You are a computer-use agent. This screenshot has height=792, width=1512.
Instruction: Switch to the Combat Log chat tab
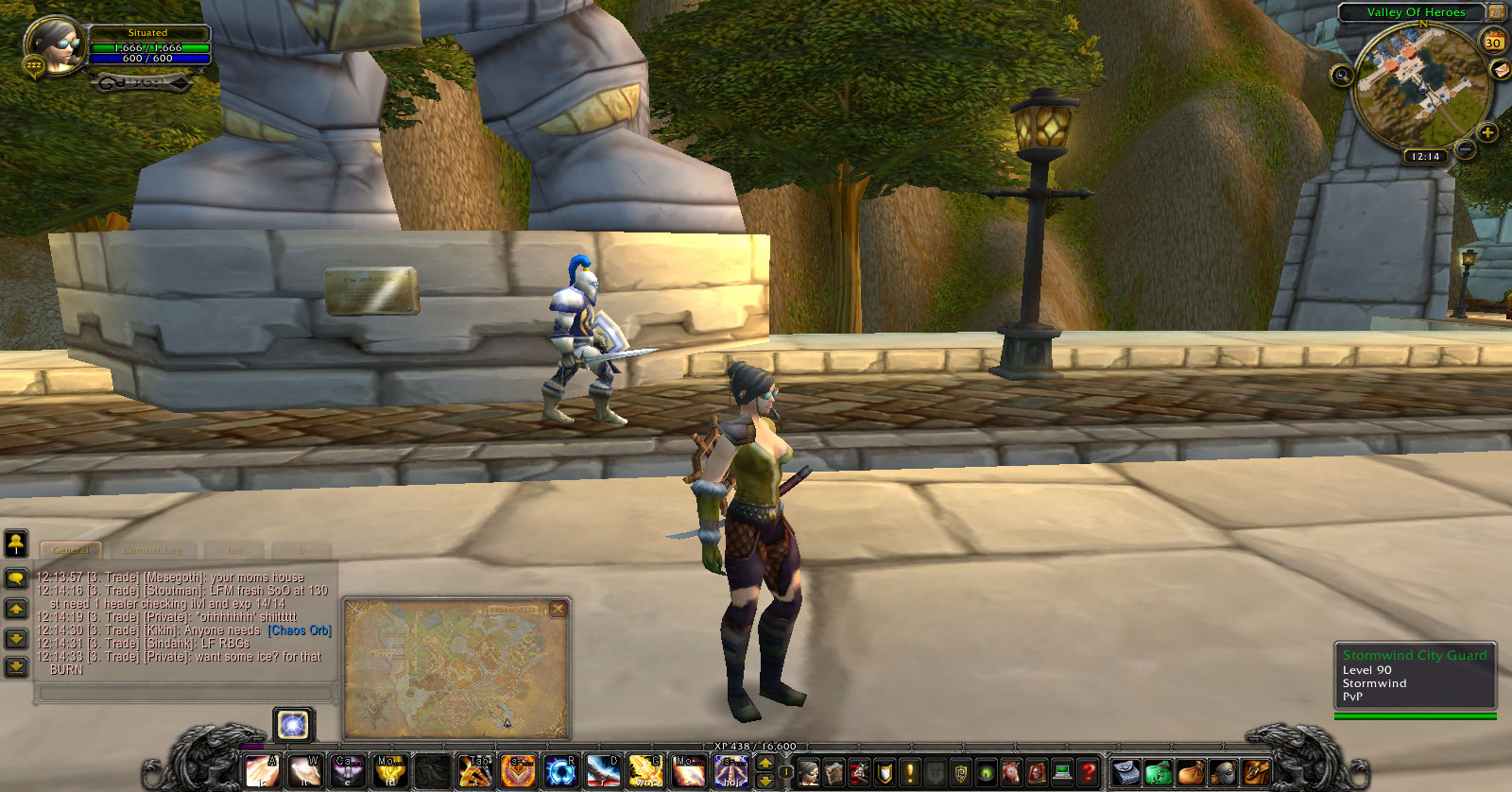pyautogui.click(x=153, y=550)
